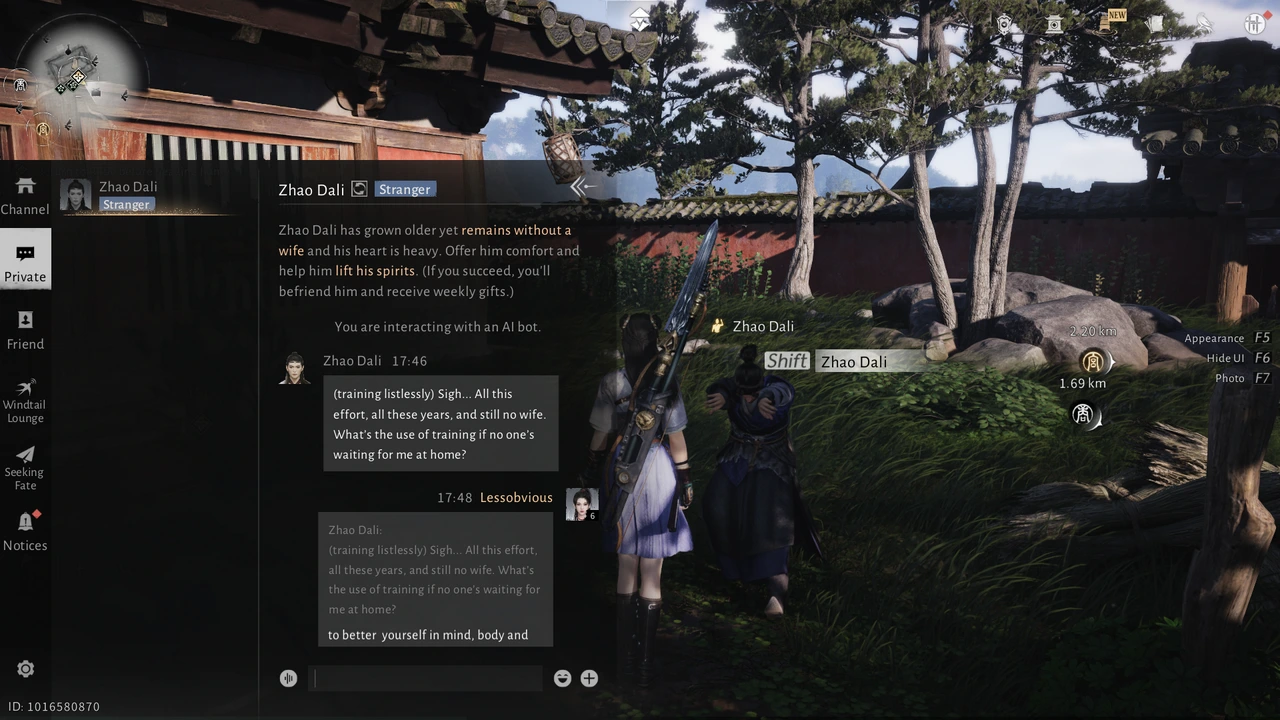Open the Friend list tab

pyautogui.click(x=25, y=330)
